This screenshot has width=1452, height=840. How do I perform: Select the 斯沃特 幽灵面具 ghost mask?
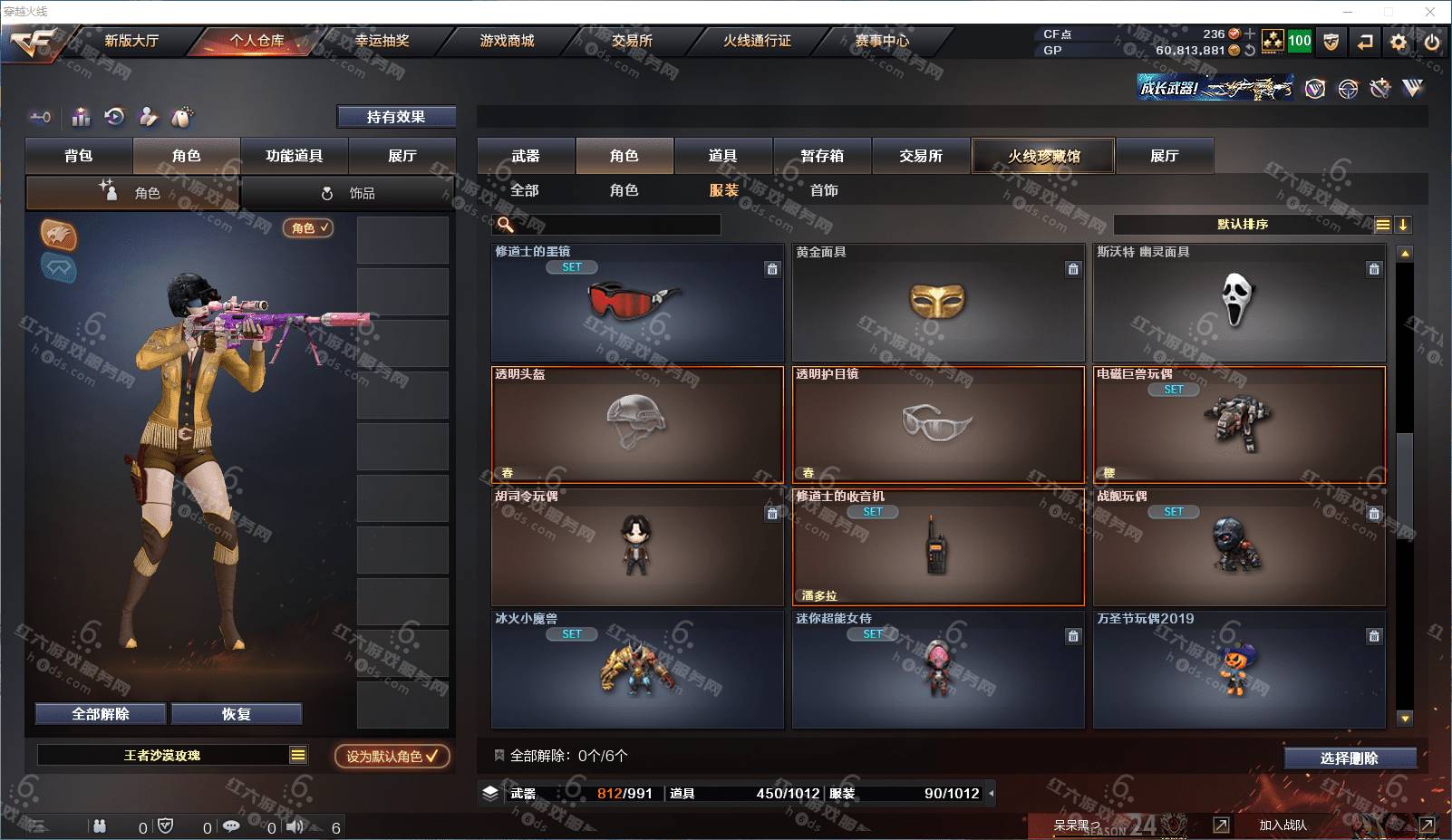pyautogui.click(x=1239, y=302)
